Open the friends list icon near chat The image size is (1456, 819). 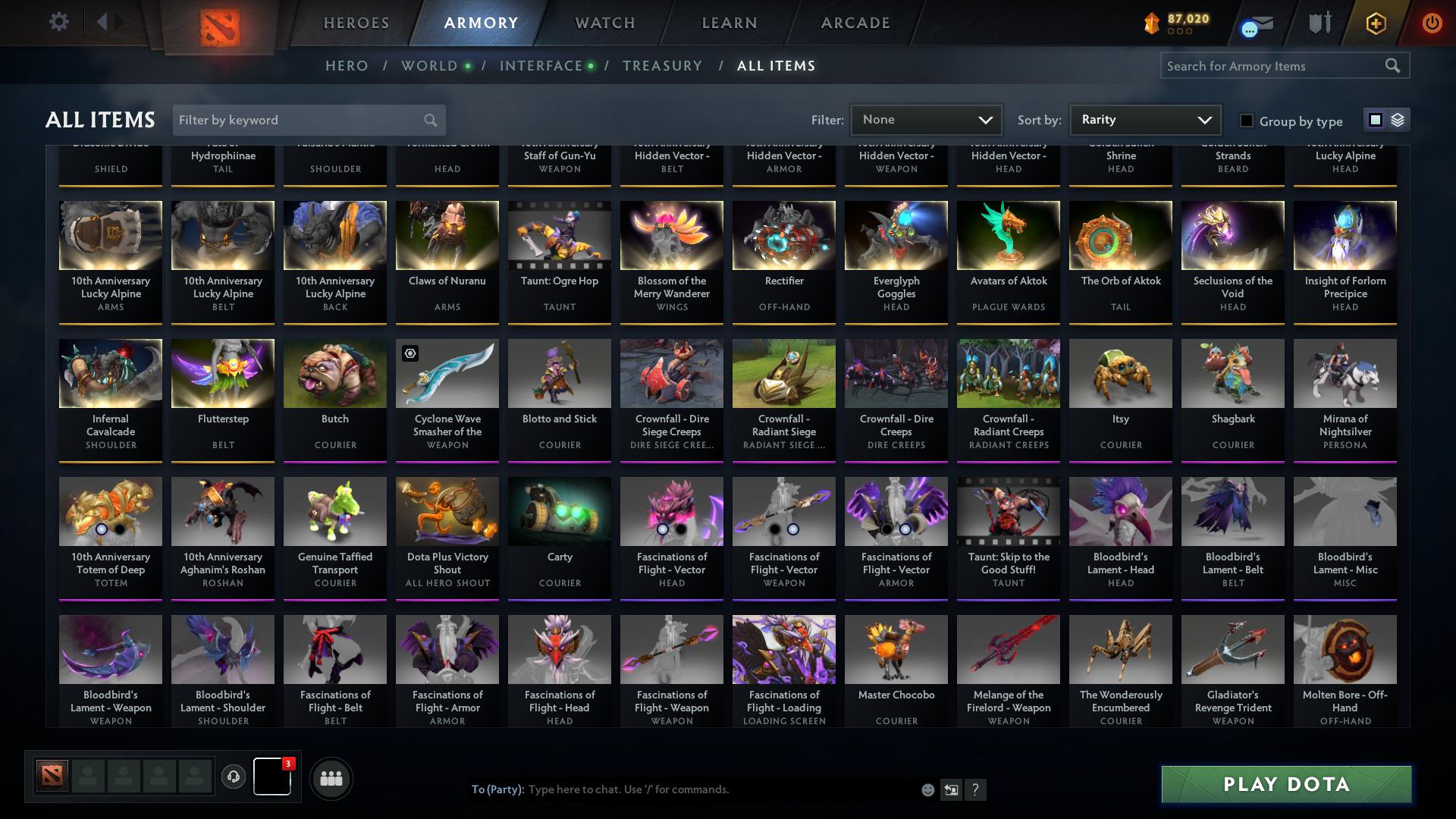tap(330, 778)
